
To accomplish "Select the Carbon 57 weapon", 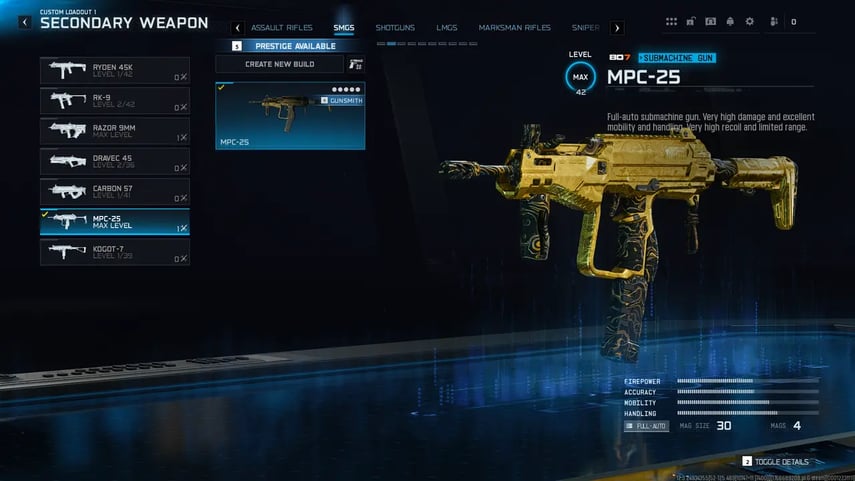I will pyautogui.click(x=114, y=191).
